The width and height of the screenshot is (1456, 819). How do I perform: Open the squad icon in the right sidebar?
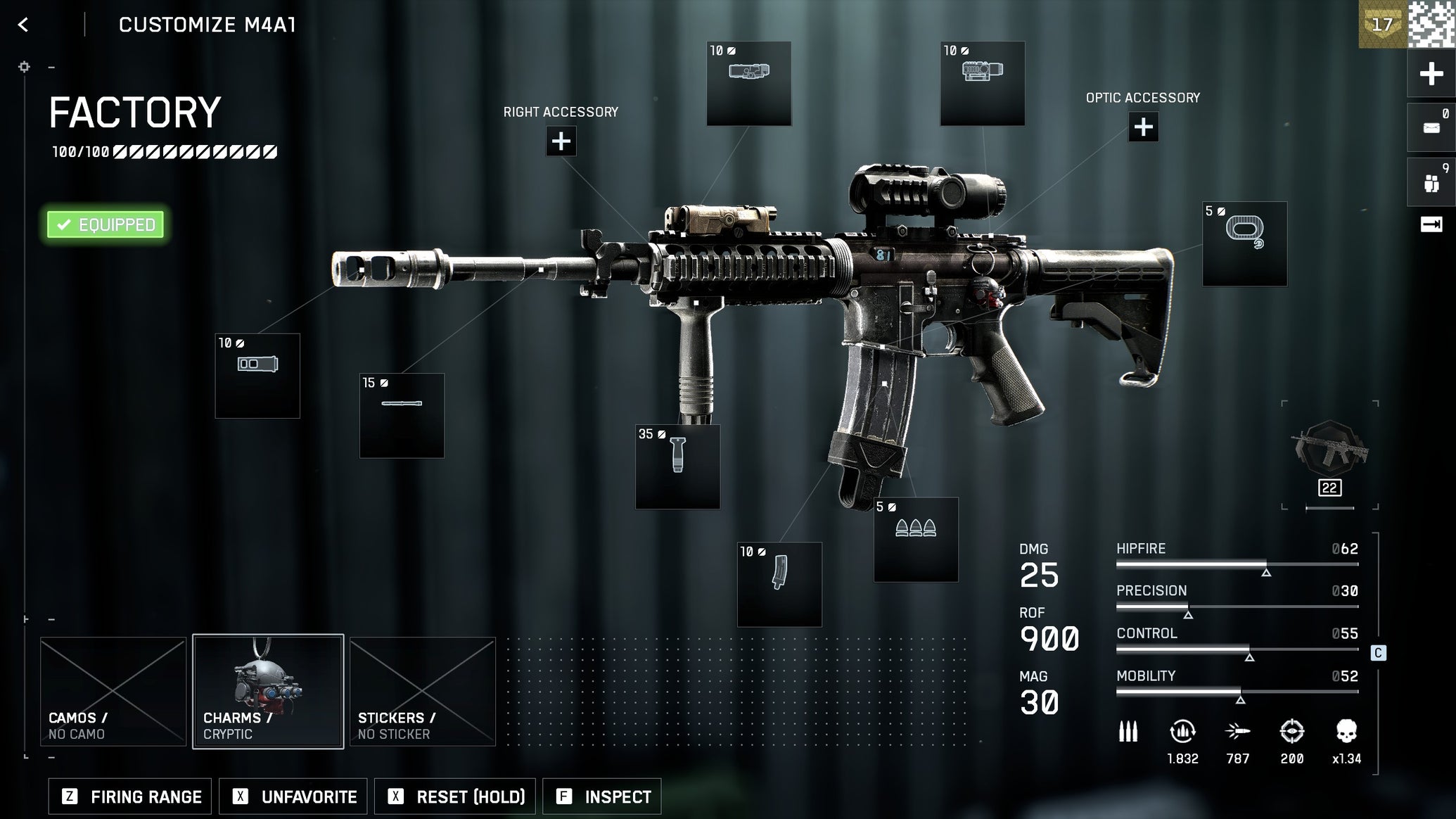pyautogui.click(x=1431, y=183)
